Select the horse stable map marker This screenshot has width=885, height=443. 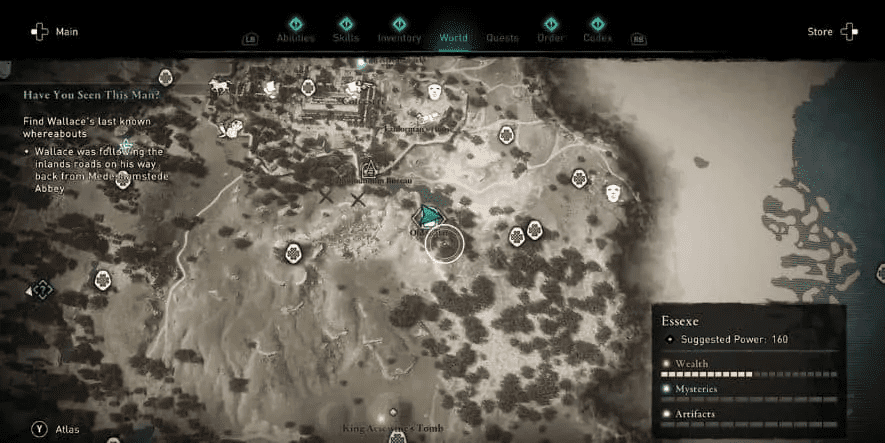217,86
